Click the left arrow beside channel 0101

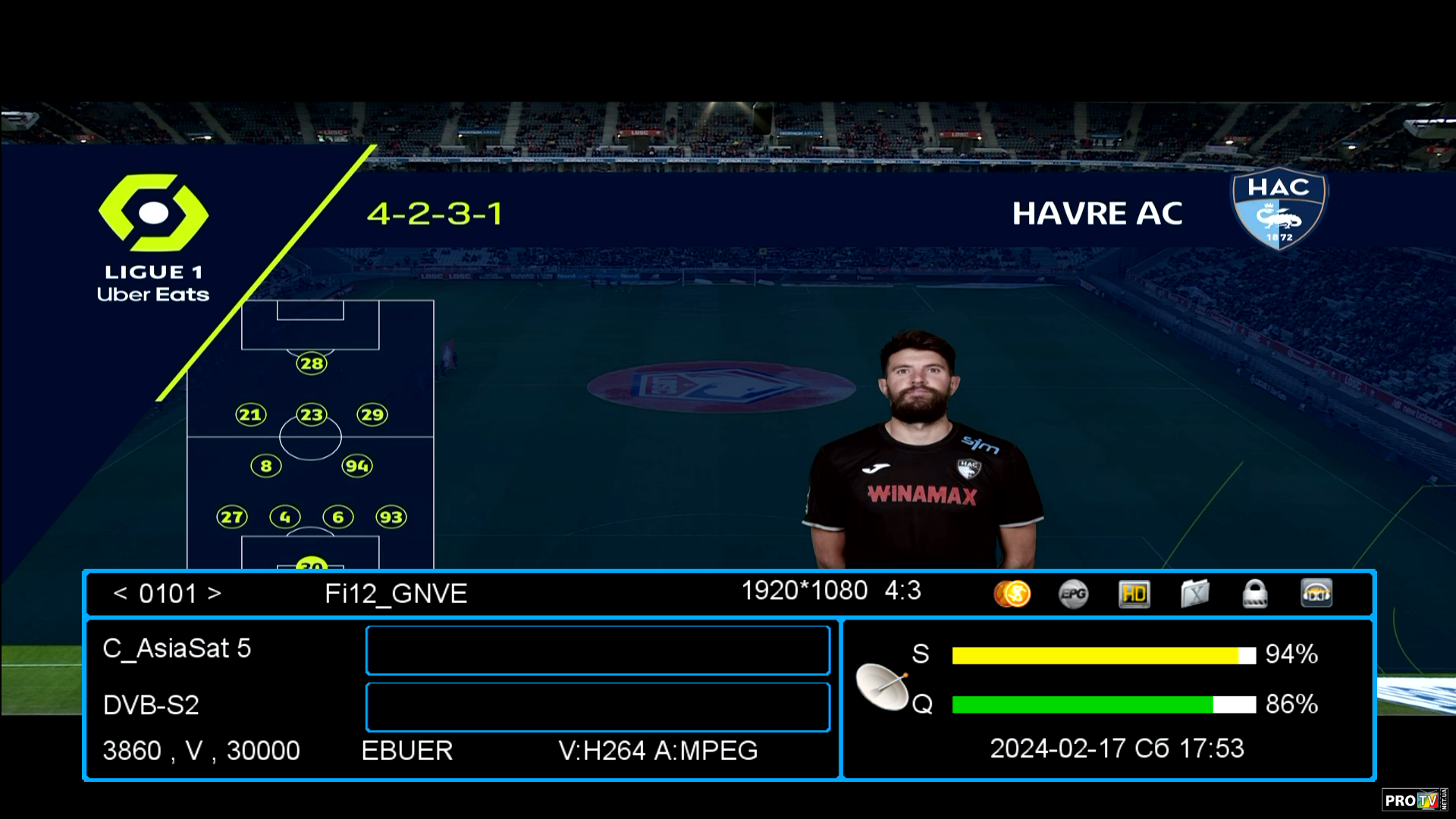pyautogui.click(x=120, y=593)
